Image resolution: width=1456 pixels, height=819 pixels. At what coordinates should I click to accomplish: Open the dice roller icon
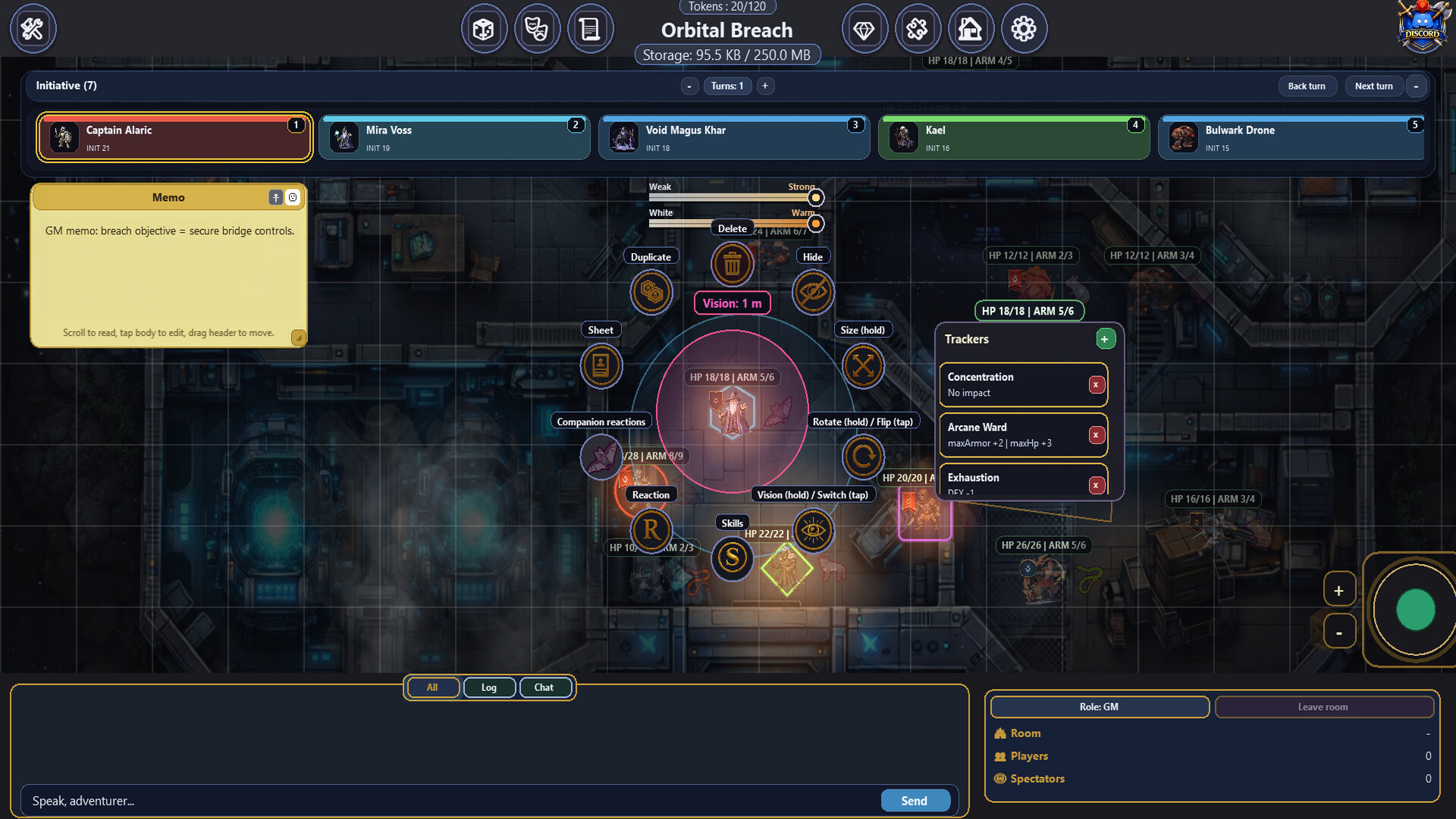pos(485,28)
